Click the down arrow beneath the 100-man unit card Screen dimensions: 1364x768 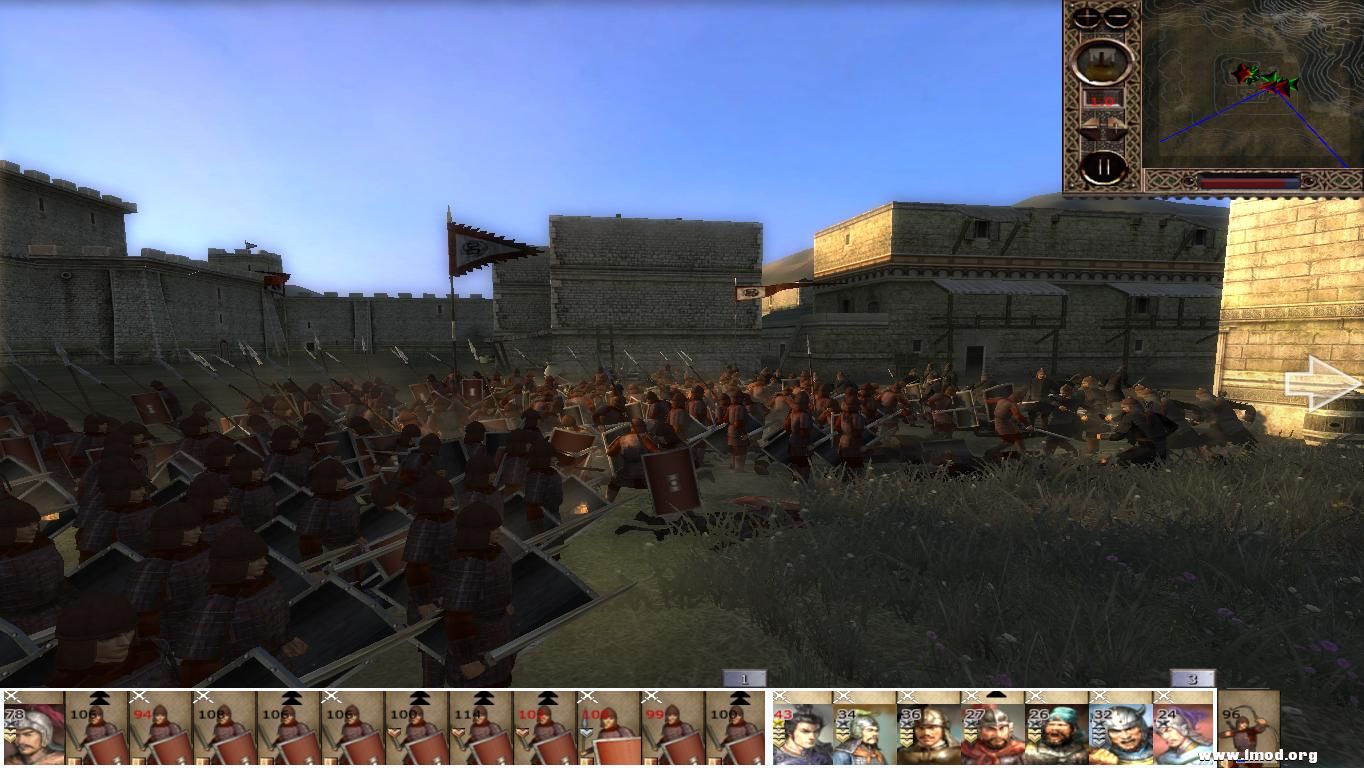point(395,733)
